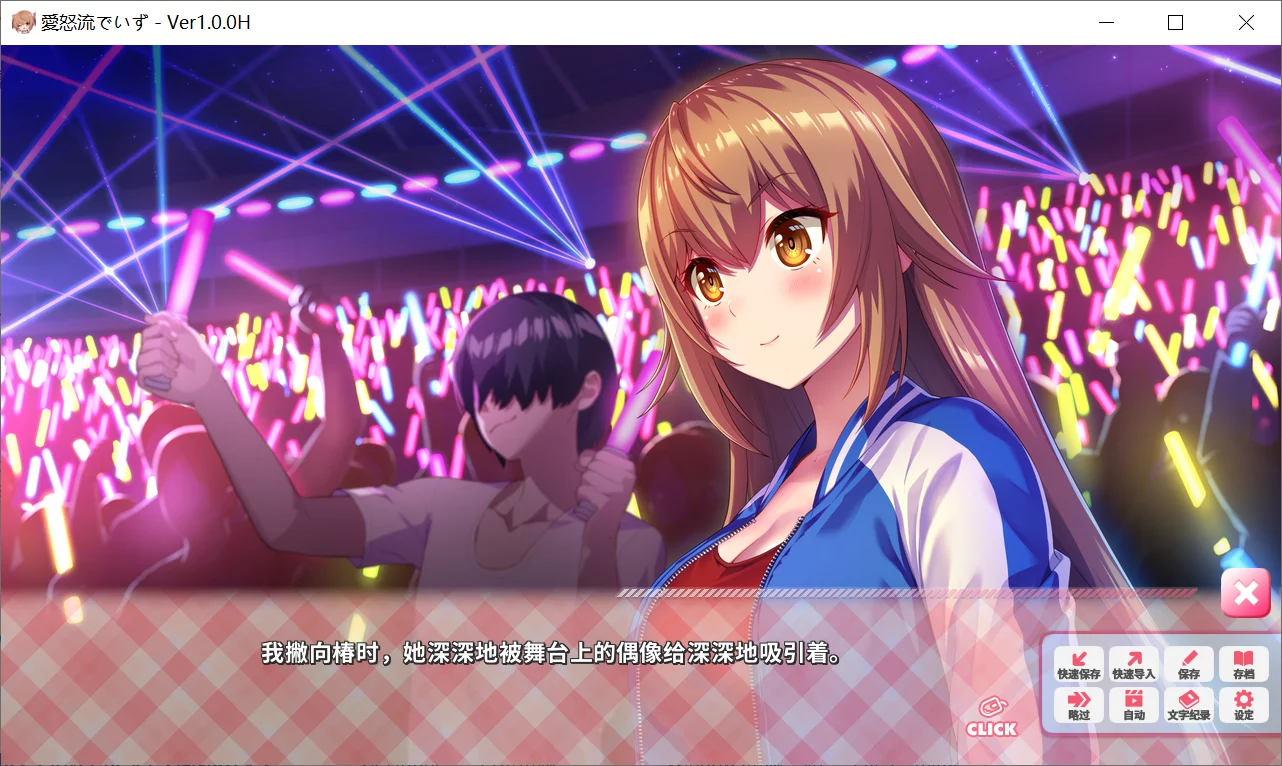Hide the dialogue box using the pink X

1246,592
